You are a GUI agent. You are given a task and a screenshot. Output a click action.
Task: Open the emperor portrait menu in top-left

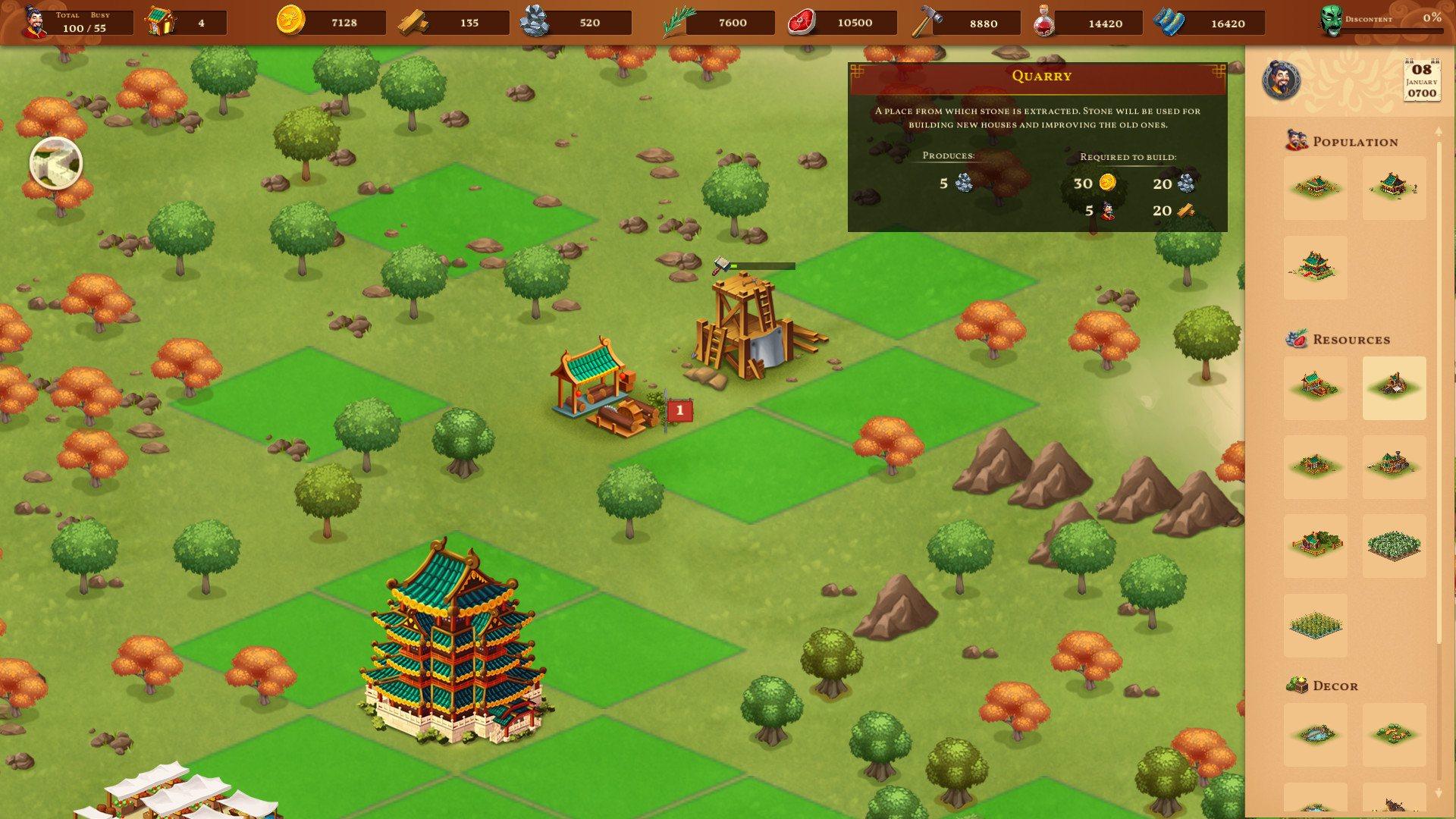[32, 21]
